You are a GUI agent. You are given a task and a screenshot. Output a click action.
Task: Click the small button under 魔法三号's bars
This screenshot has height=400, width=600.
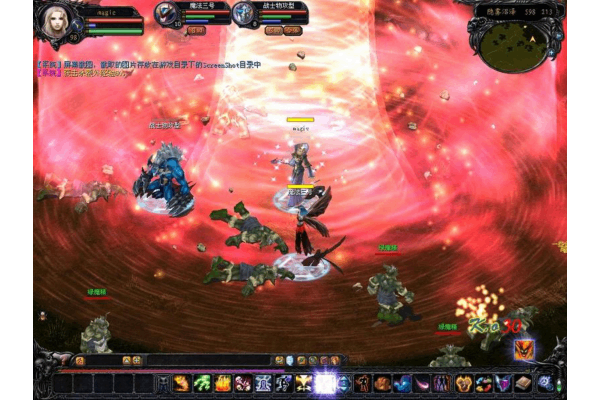tap(195, 31)
